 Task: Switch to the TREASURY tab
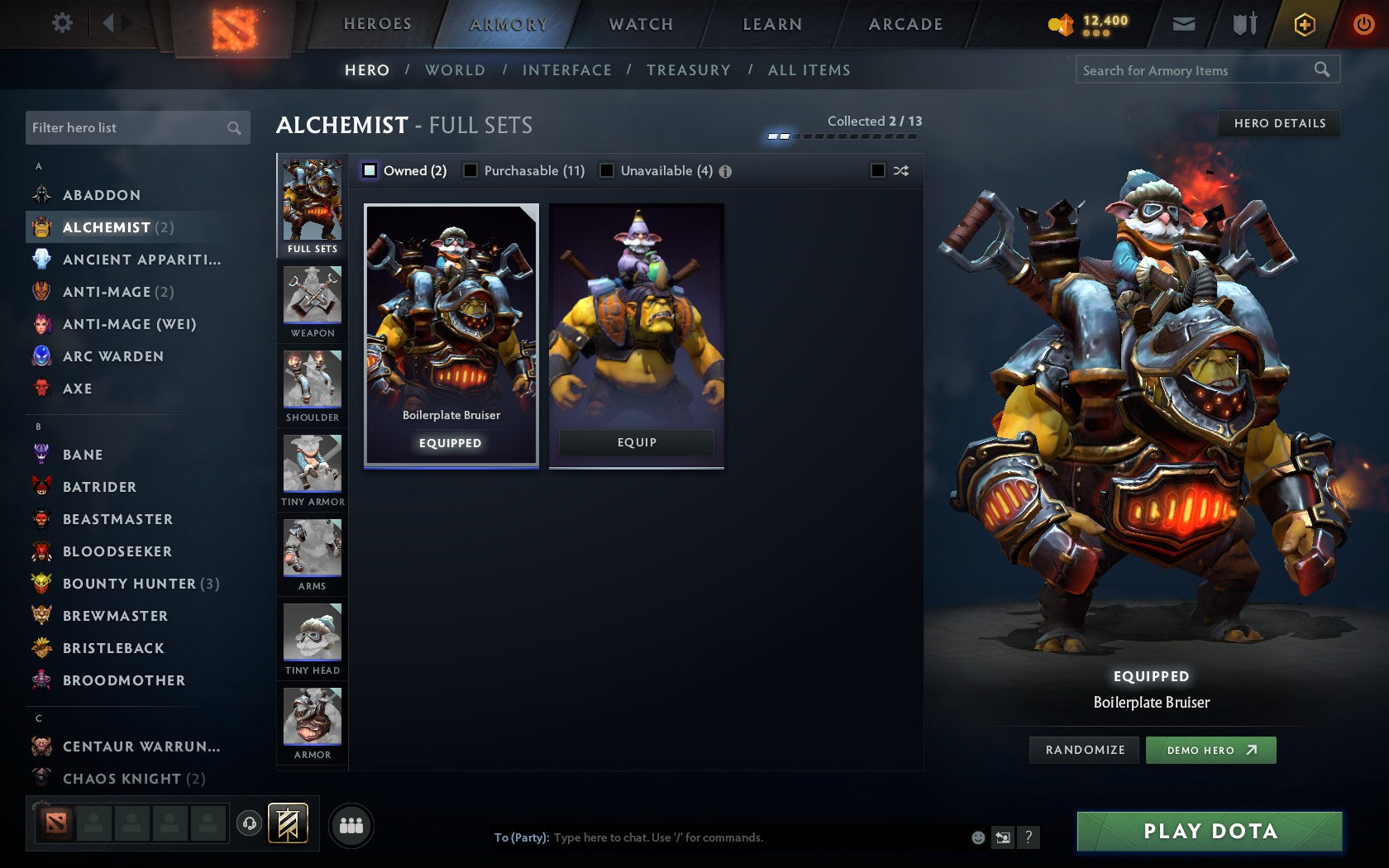coord(690,70)
